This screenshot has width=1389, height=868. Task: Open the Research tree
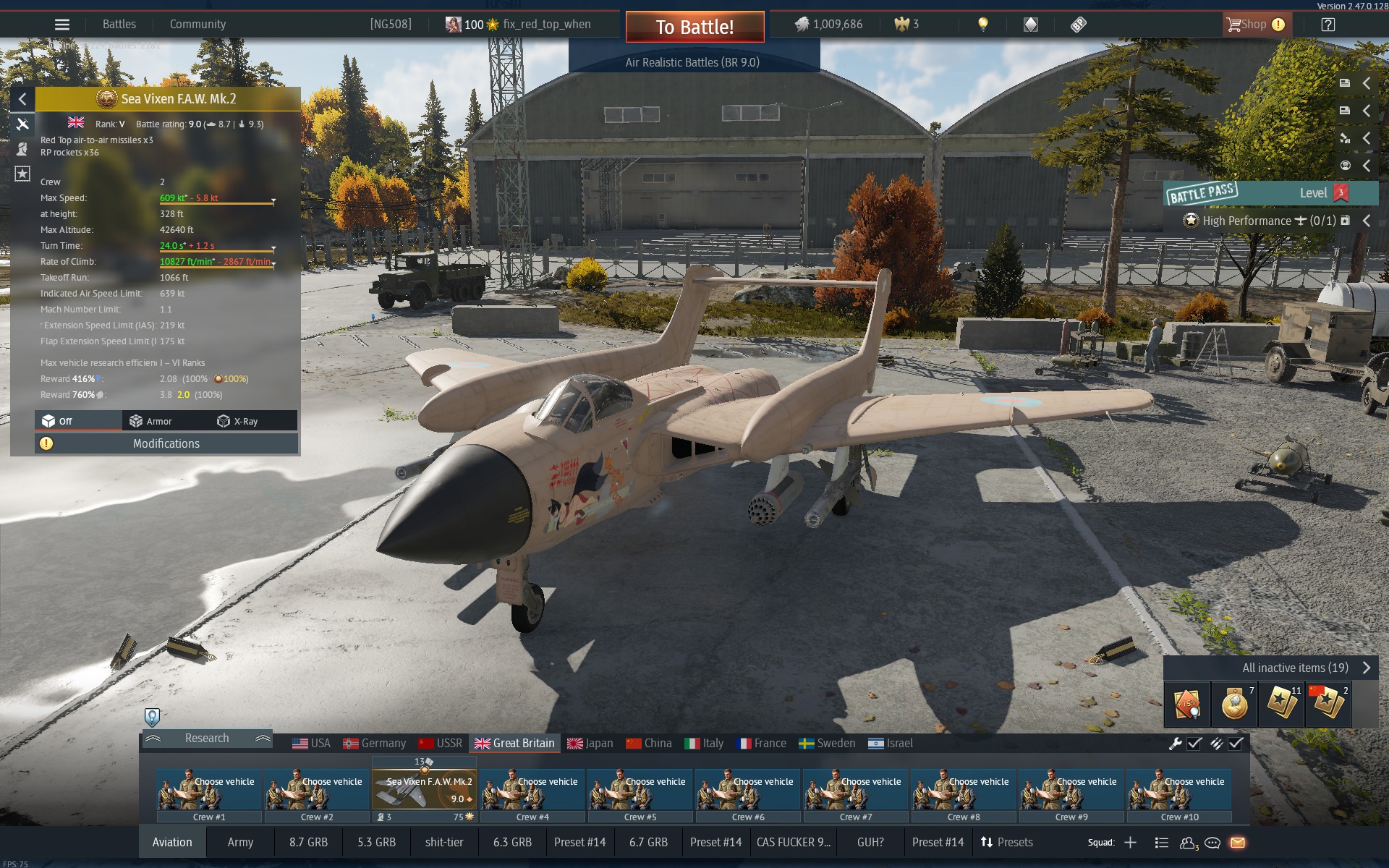point(206,738)
